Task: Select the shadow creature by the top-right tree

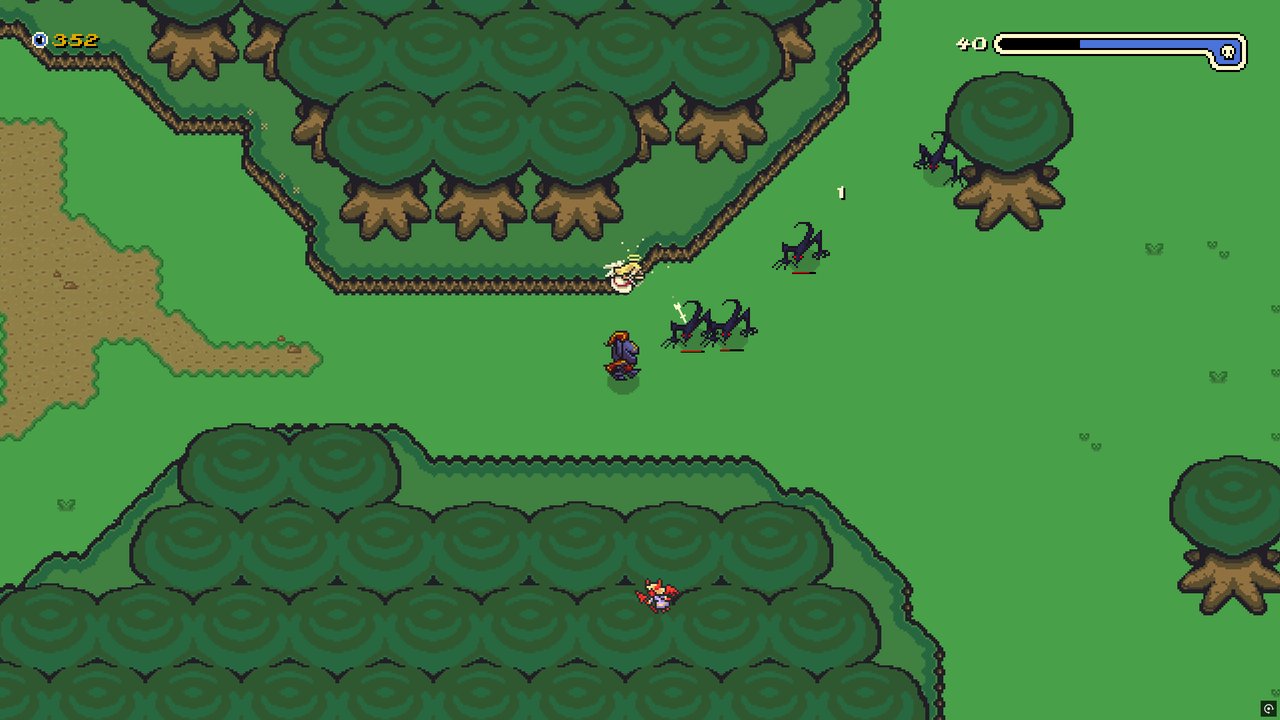Action: (x=935, y=155)
